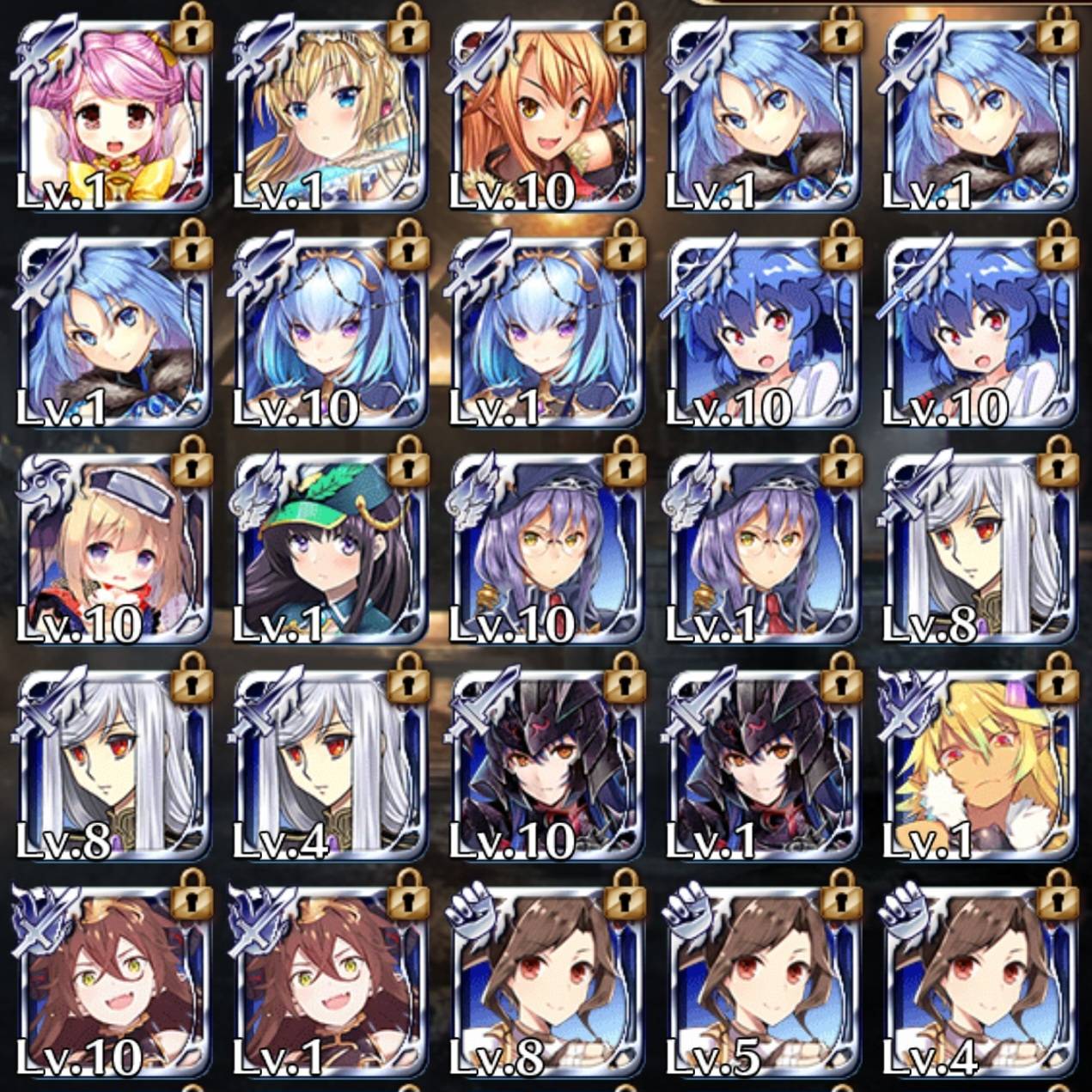Select light-blue-haired purple-eyed Lv.10 character
1092x1092 pixels.
pos(328,332)
